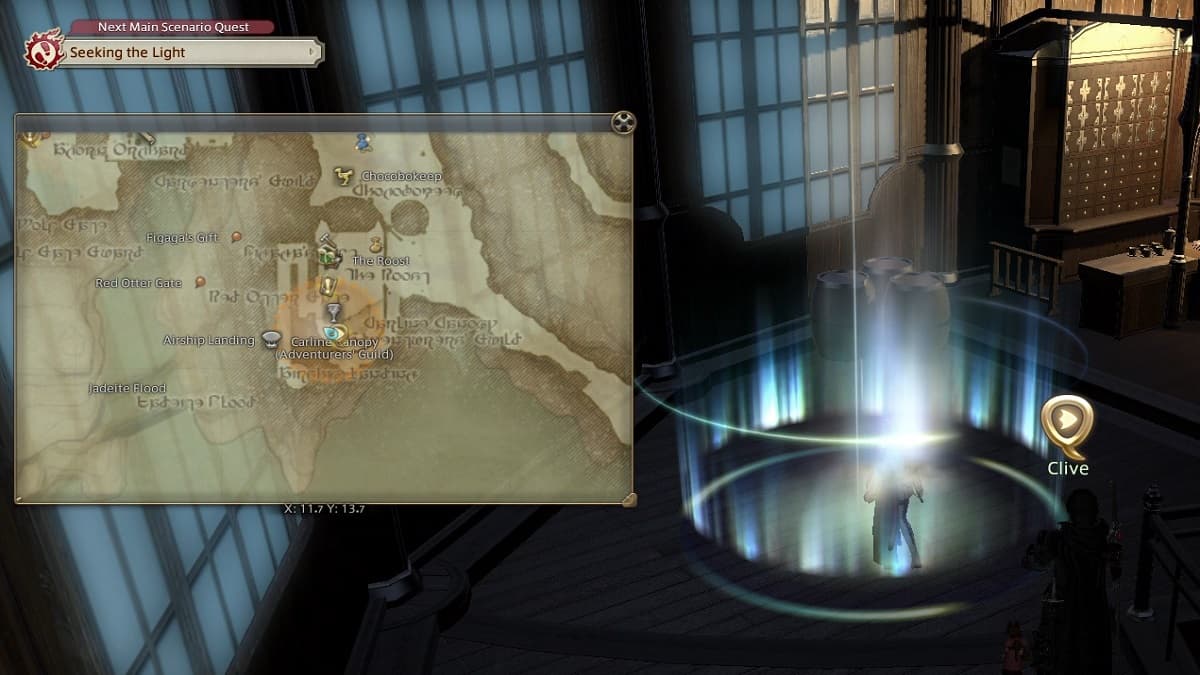Close the map window
The width and height of the screenshot is (1200, 675).
pyautogui.click(x=623, y=123)
